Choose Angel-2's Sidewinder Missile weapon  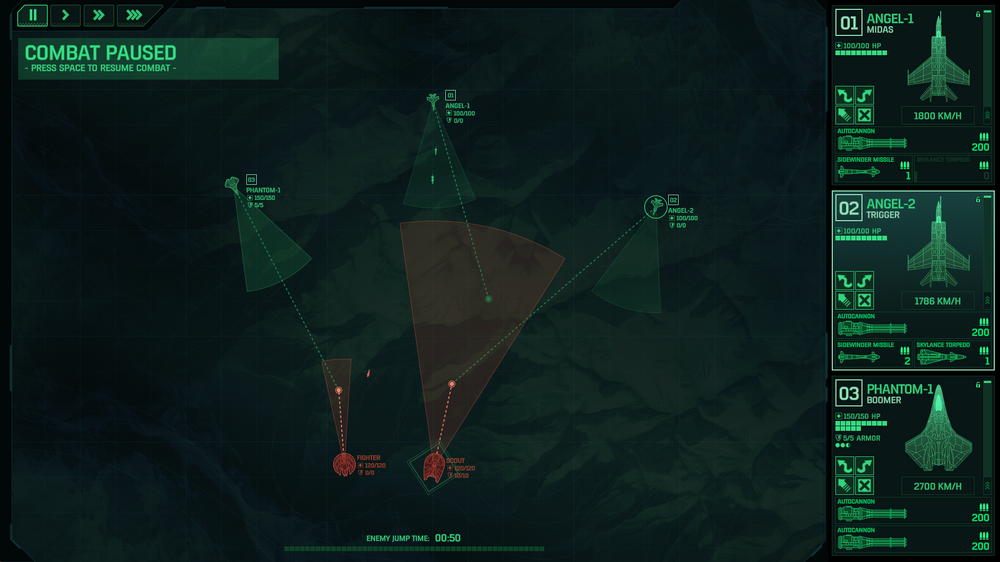click(873, 355)
